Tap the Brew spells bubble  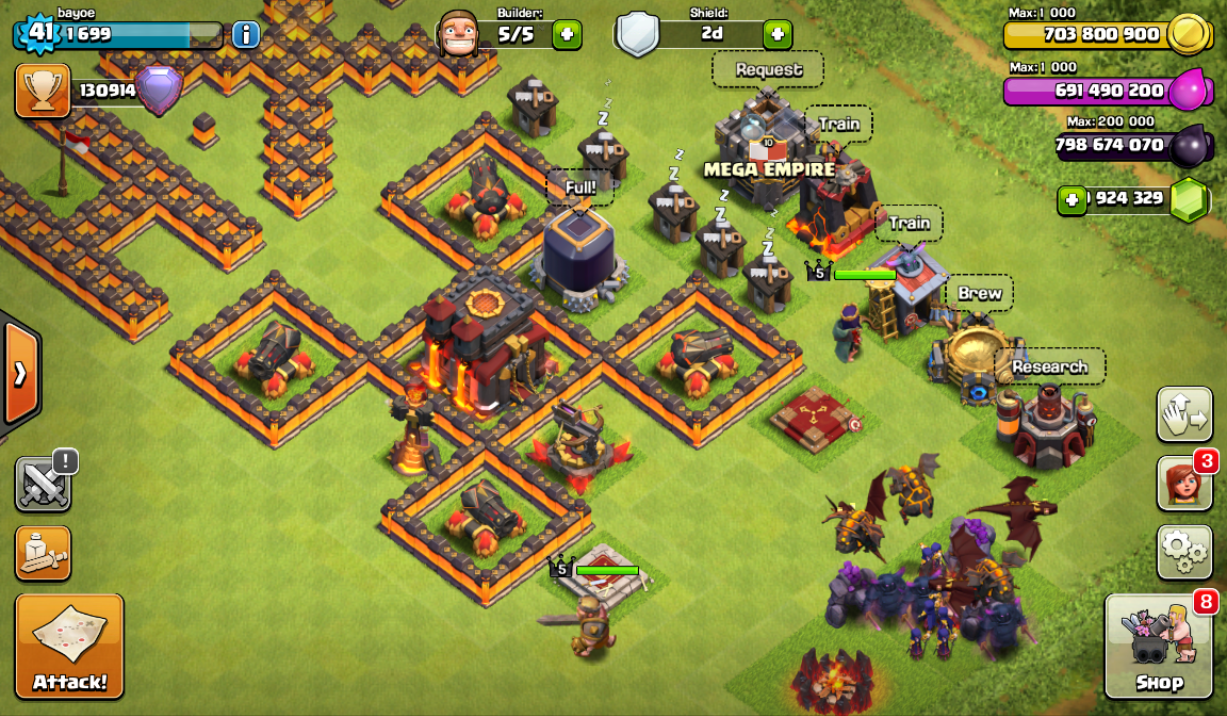click(x=979, y=293)
